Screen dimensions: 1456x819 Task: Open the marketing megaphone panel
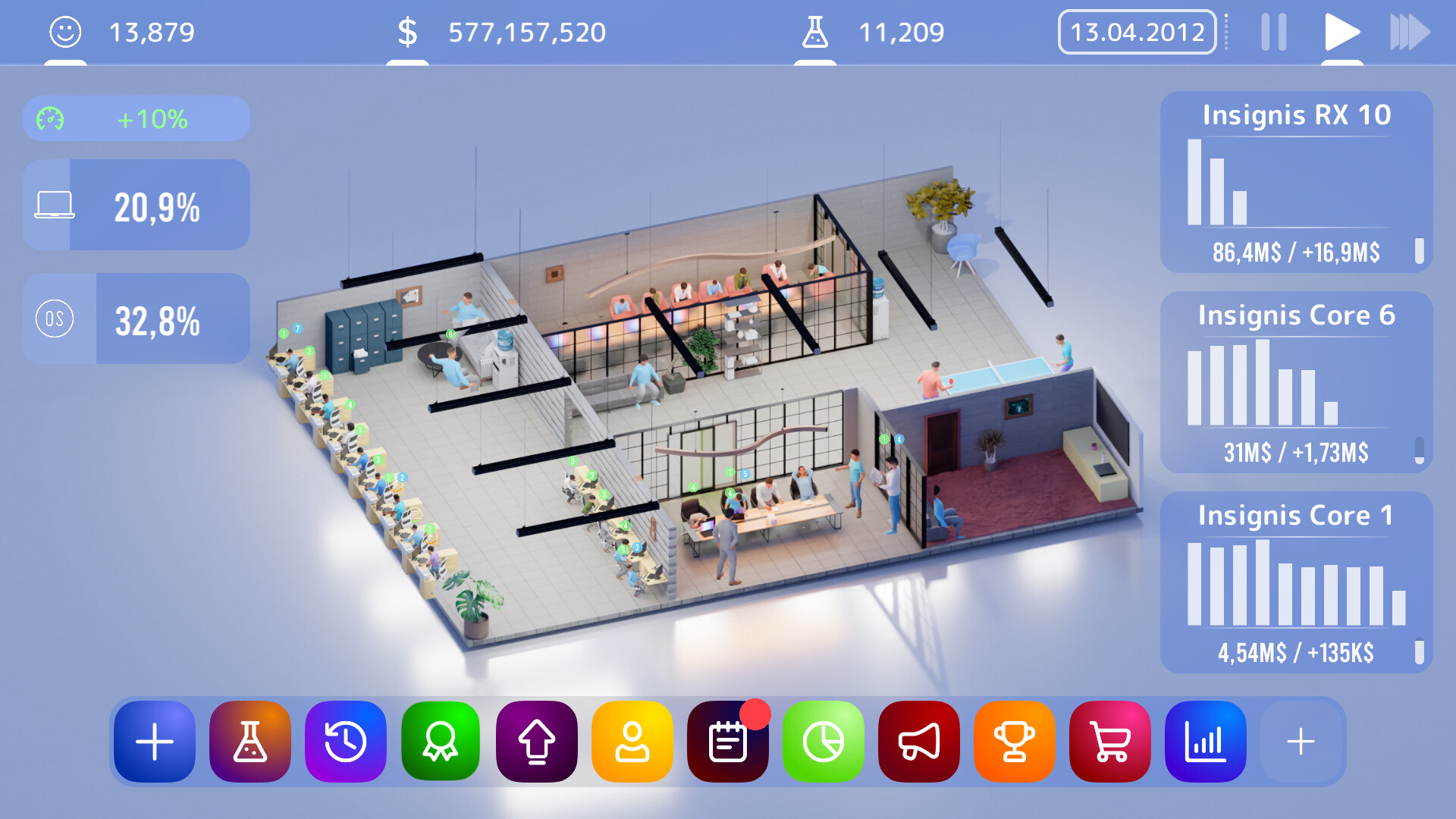click(x=918, y=742)
